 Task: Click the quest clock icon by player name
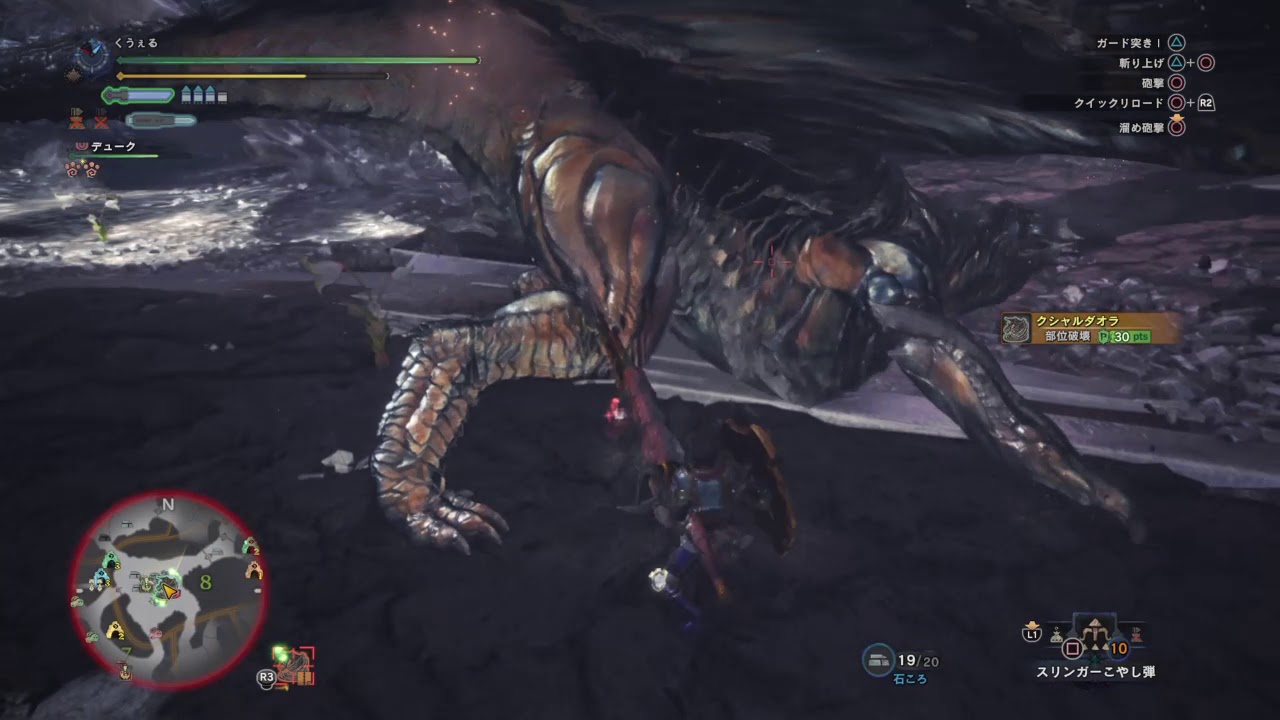click(x=92, y=51)
